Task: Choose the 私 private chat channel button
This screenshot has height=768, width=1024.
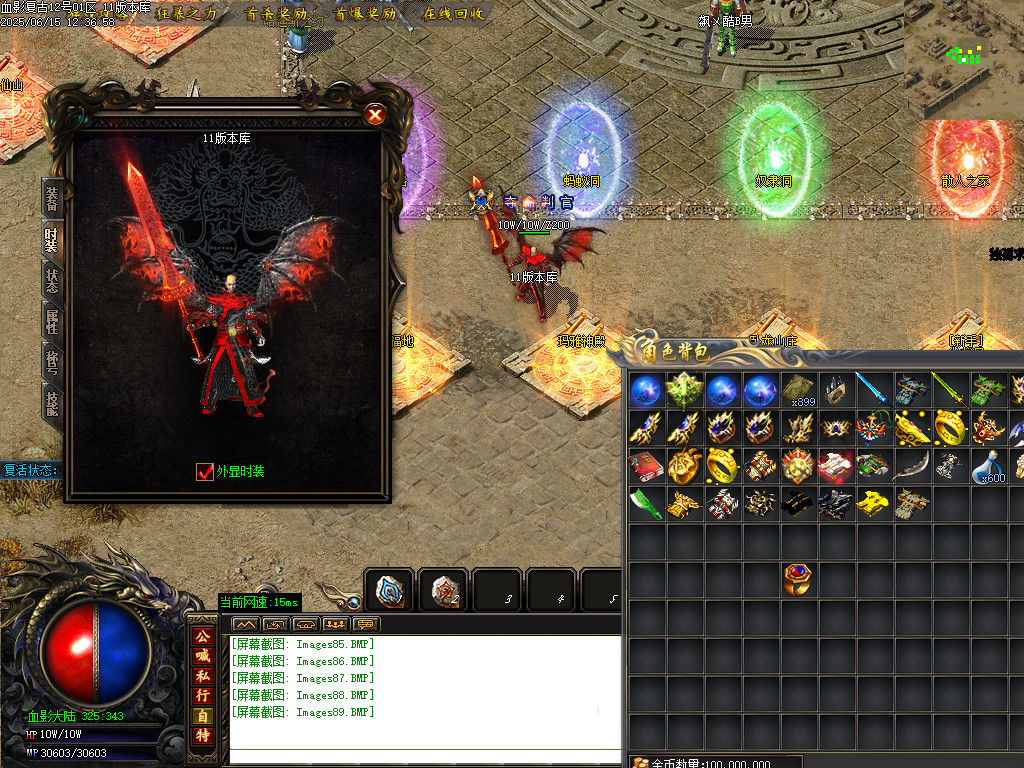Action: point(203,675)
